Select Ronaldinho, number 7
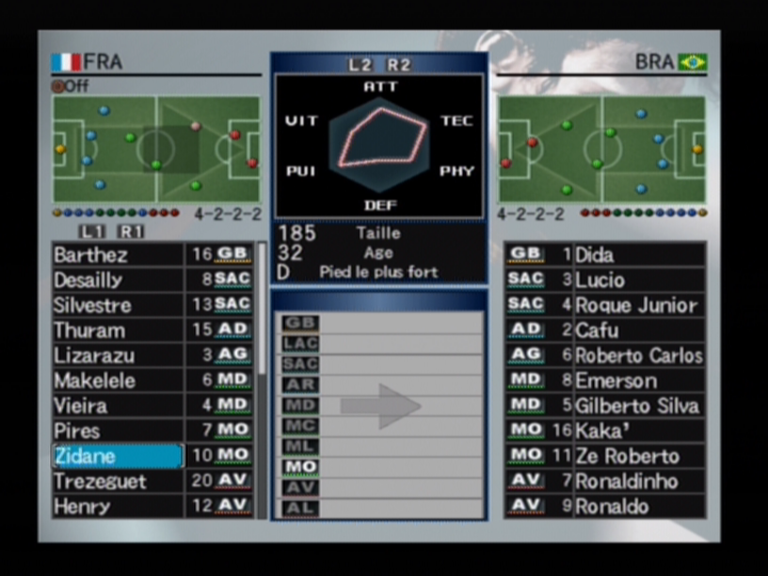768x576 pixels. click(638, 481)
